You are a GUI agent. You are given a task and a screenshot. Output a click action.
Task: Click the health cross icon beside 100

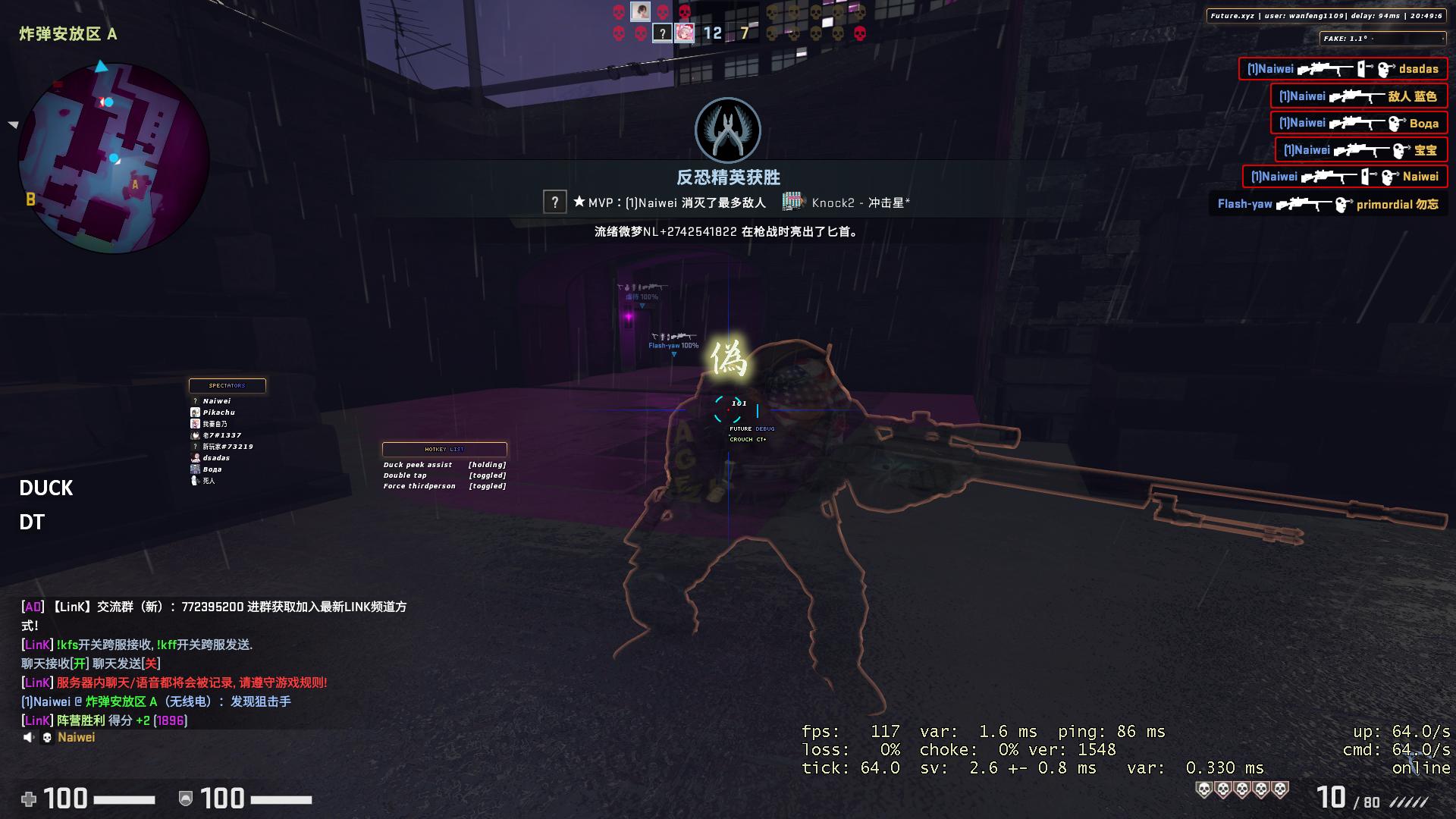(29, 798)
